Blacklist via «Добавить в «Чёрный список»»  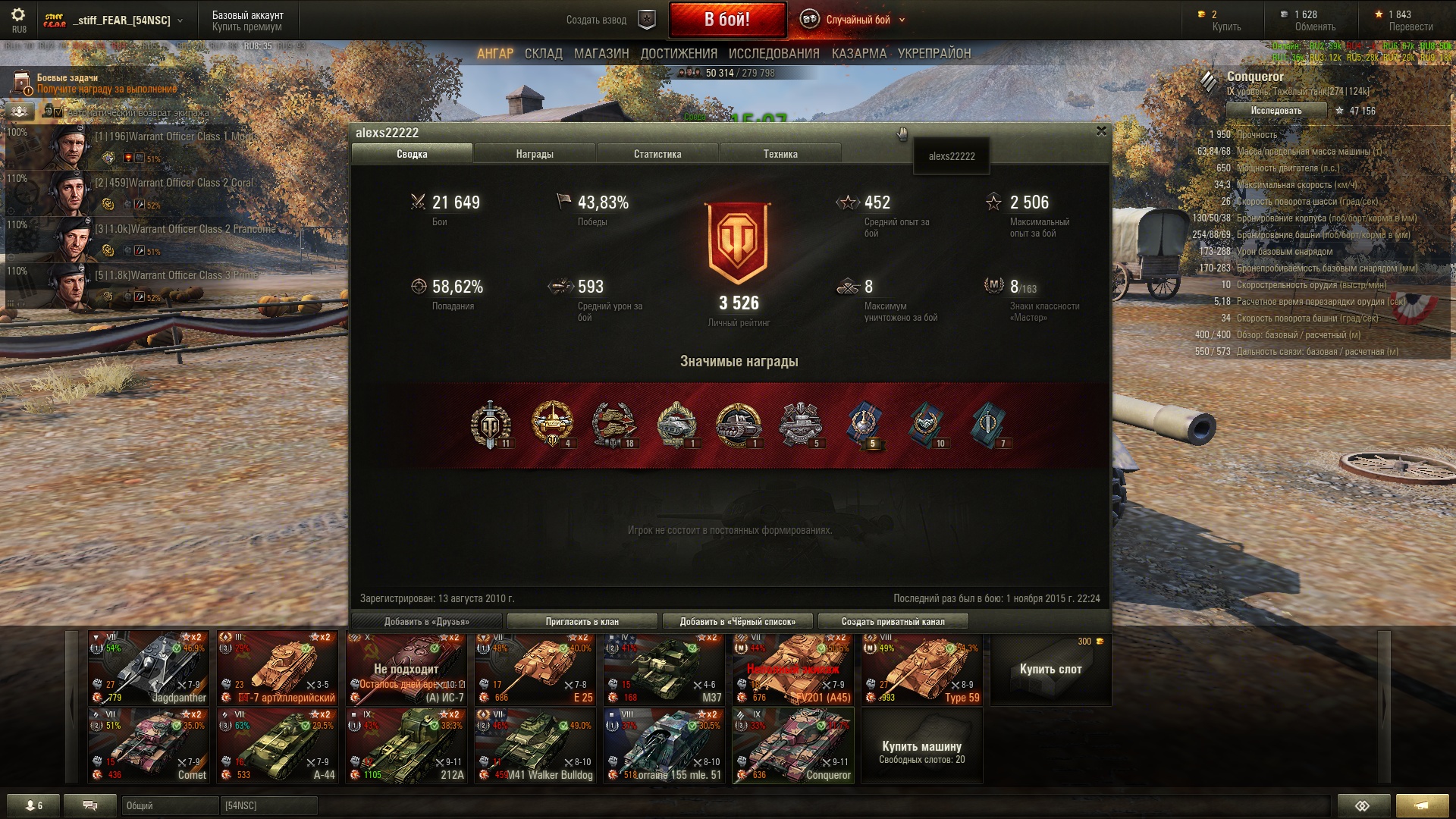737,622
